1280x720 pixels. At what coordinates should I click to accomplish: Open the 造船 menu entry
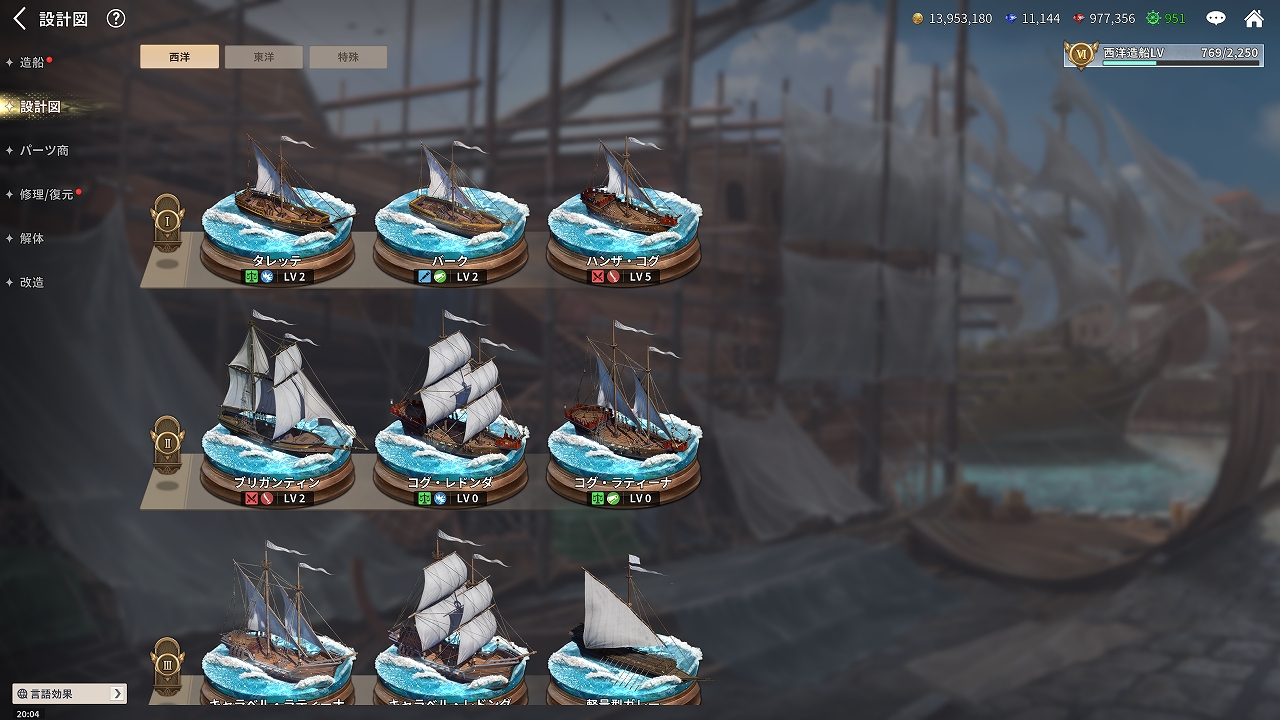32,62
